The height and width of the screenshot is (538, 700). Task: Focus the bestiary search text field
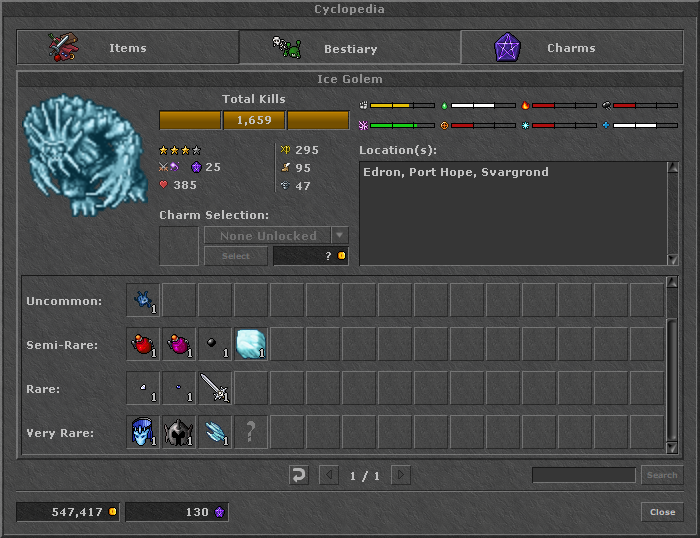(x=583, y=475)
